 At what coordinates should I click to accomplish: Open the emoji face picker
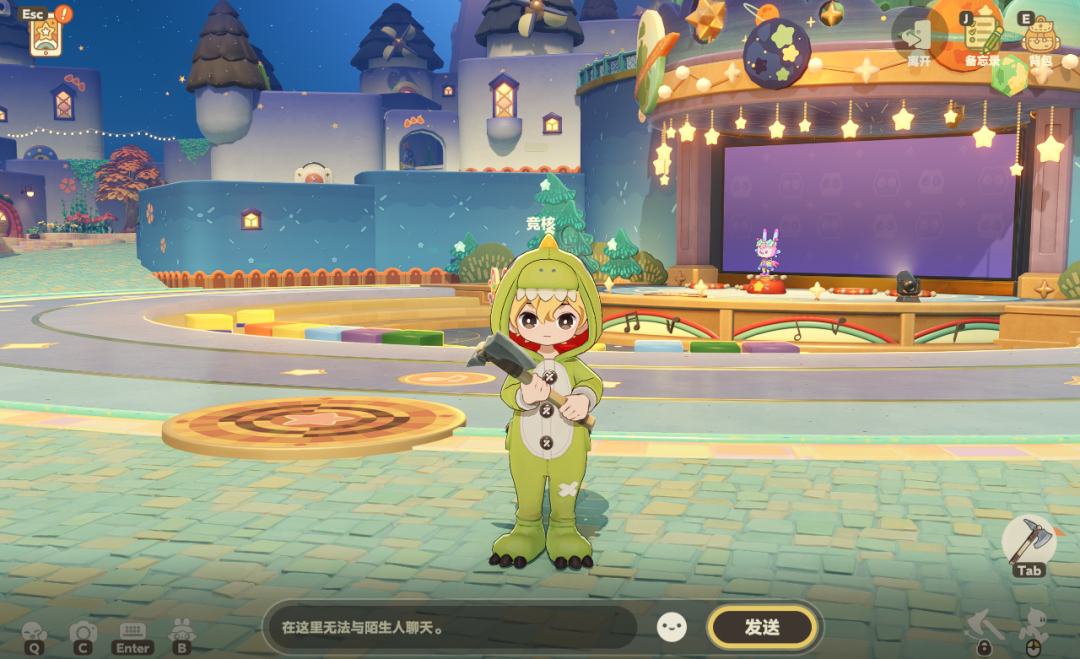pos(672,627)
